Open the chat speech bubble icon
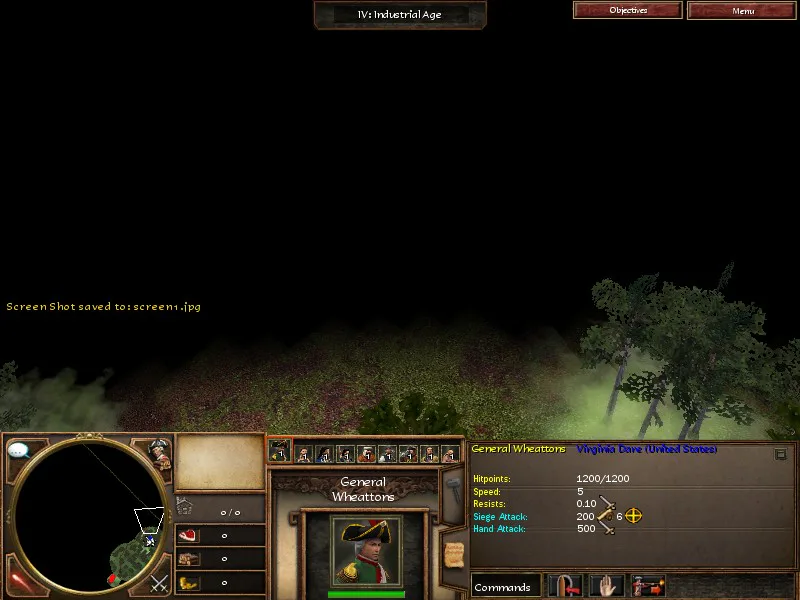 18,451
